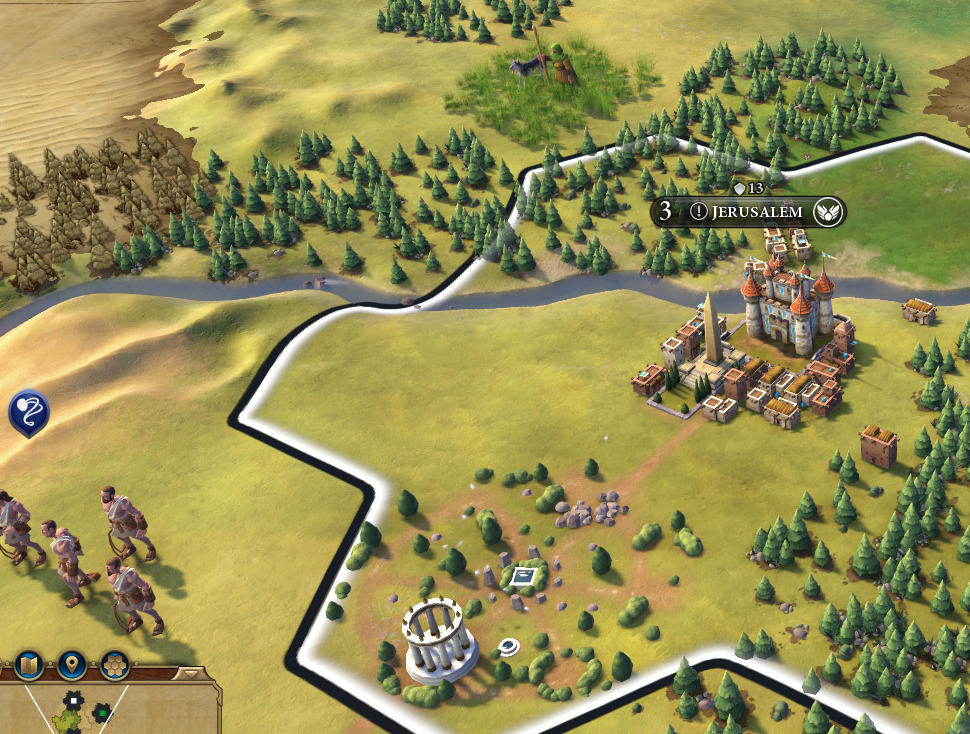The image size is (970, 734).
Task: Click the blue tribal village map marker
Action: (28, 411)
